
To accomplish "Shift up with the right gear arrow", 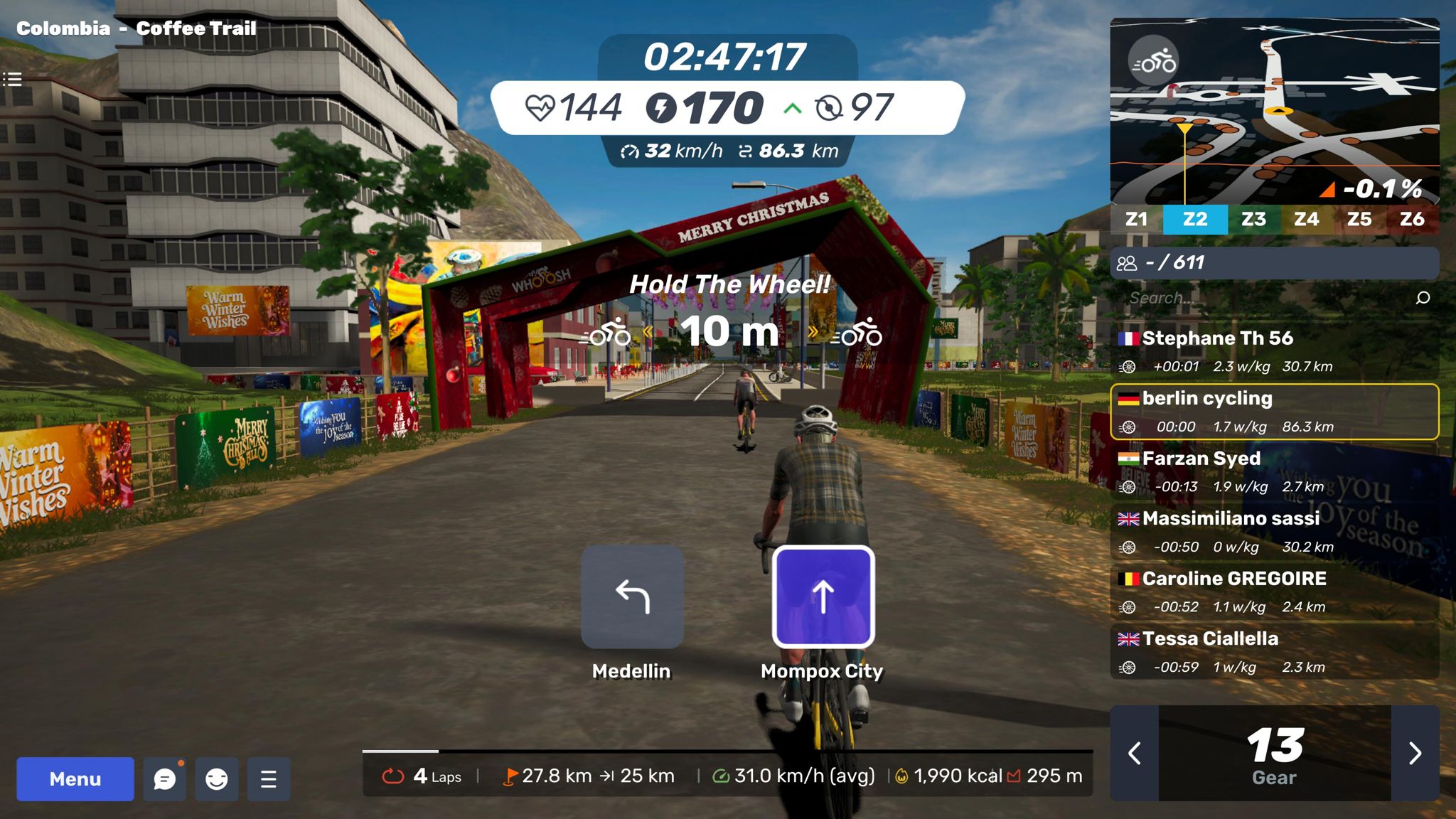I will tap(1415, 753).
